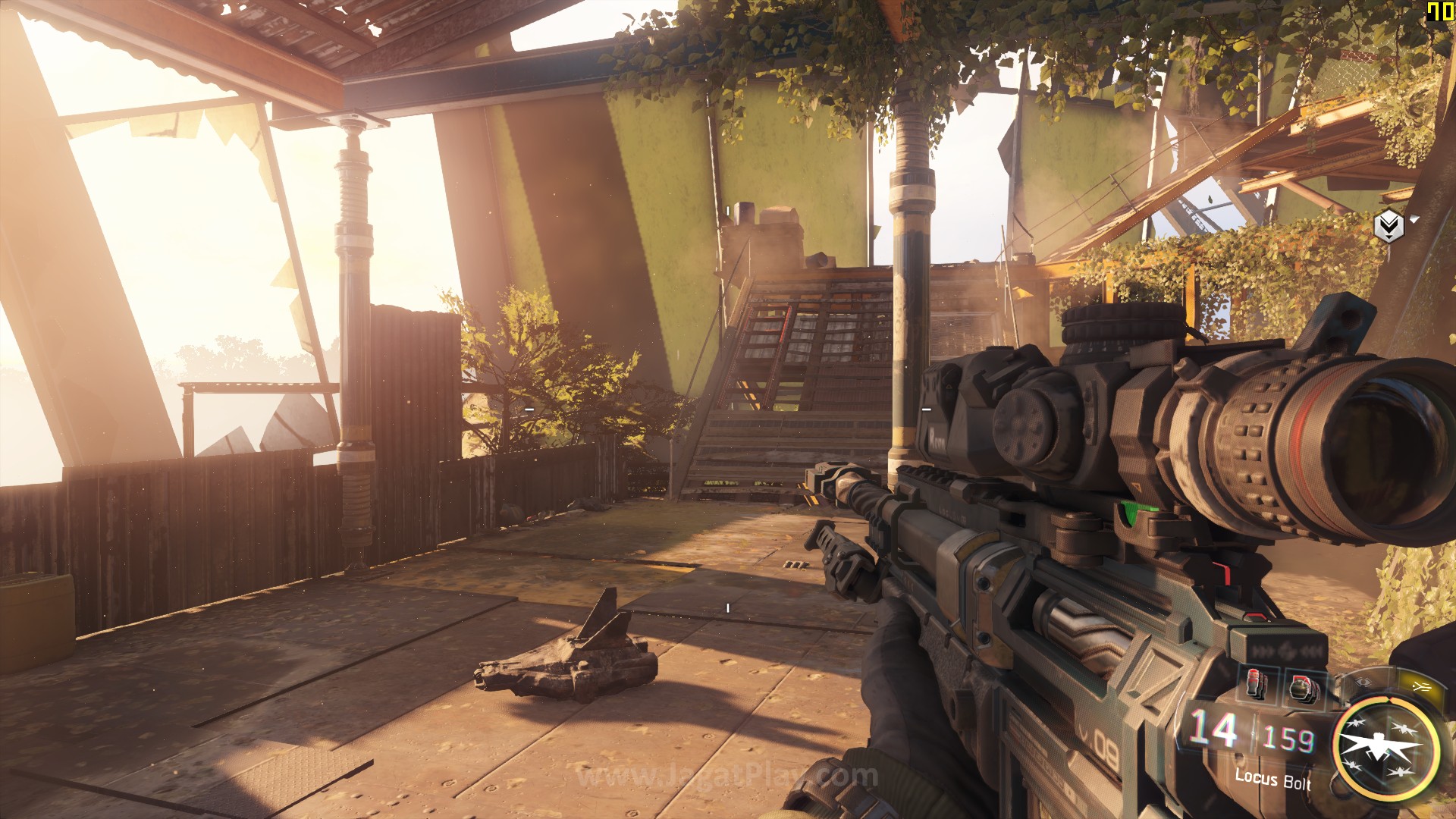1456x819 pixels.
Task: Select the highlighted yellow ability segment
Action: [1420, 687]
